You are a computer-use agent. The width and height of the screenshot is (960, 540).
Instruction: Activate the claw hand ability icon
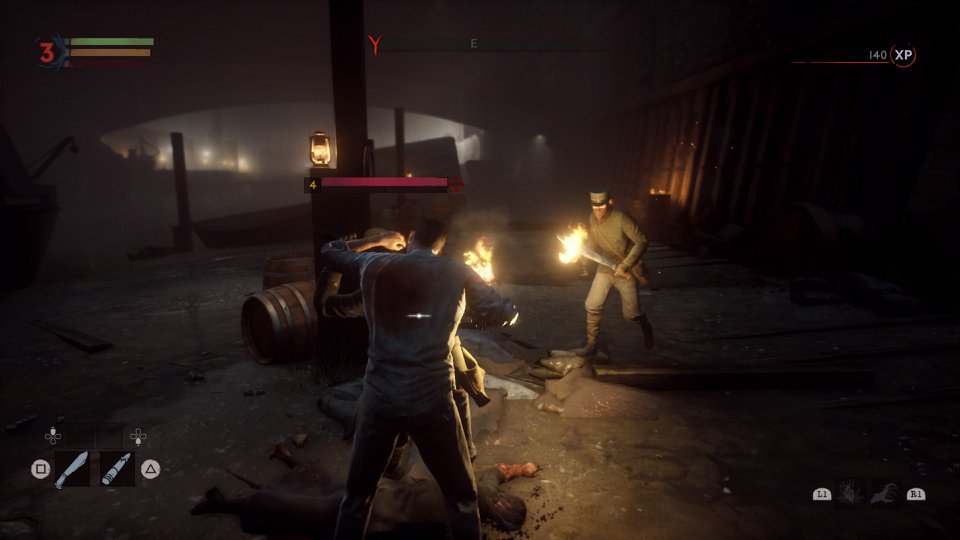[883, 492]
